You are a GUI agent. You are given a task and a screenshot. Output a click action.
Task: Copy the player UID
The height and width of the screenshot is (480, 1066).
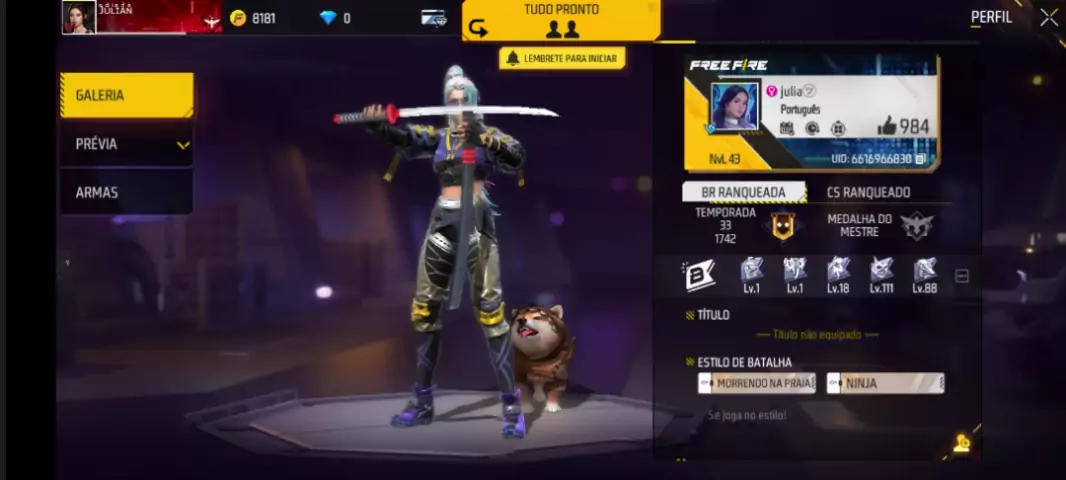920,159
